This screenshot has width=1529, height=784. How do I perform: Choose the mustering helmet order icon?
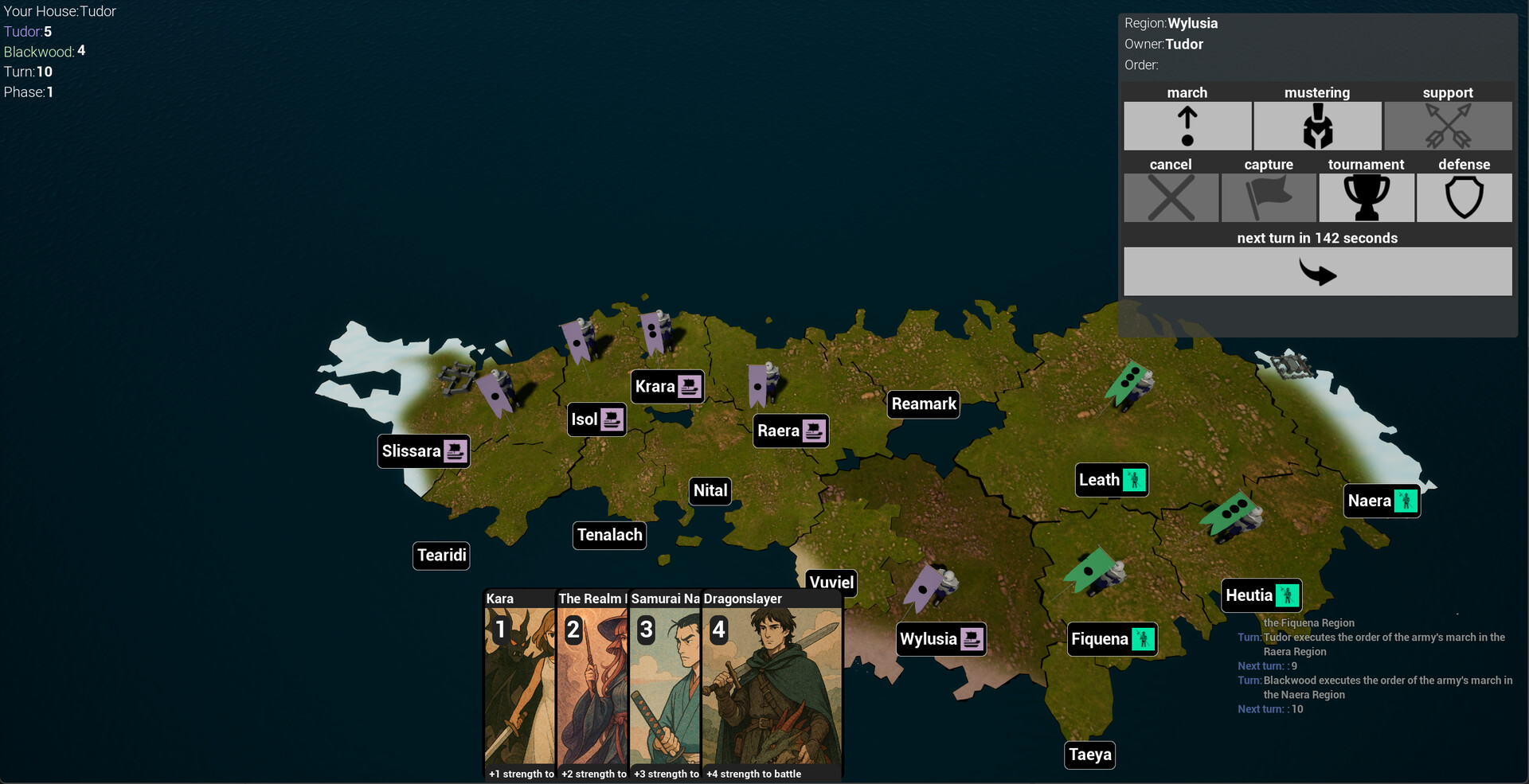[x=1317, y=126]
